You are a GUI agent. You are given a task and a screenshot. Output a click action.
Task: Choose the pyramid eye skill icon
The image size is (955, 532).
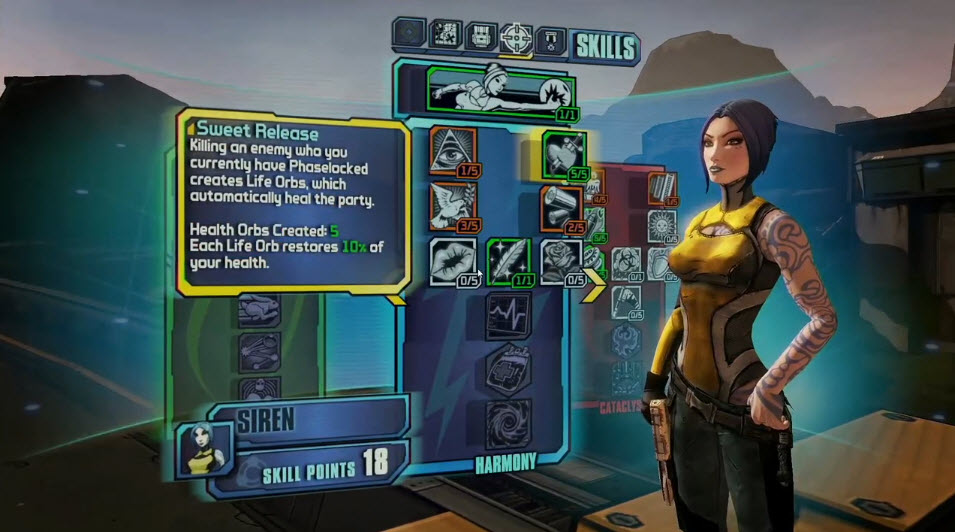click(451, 151)
